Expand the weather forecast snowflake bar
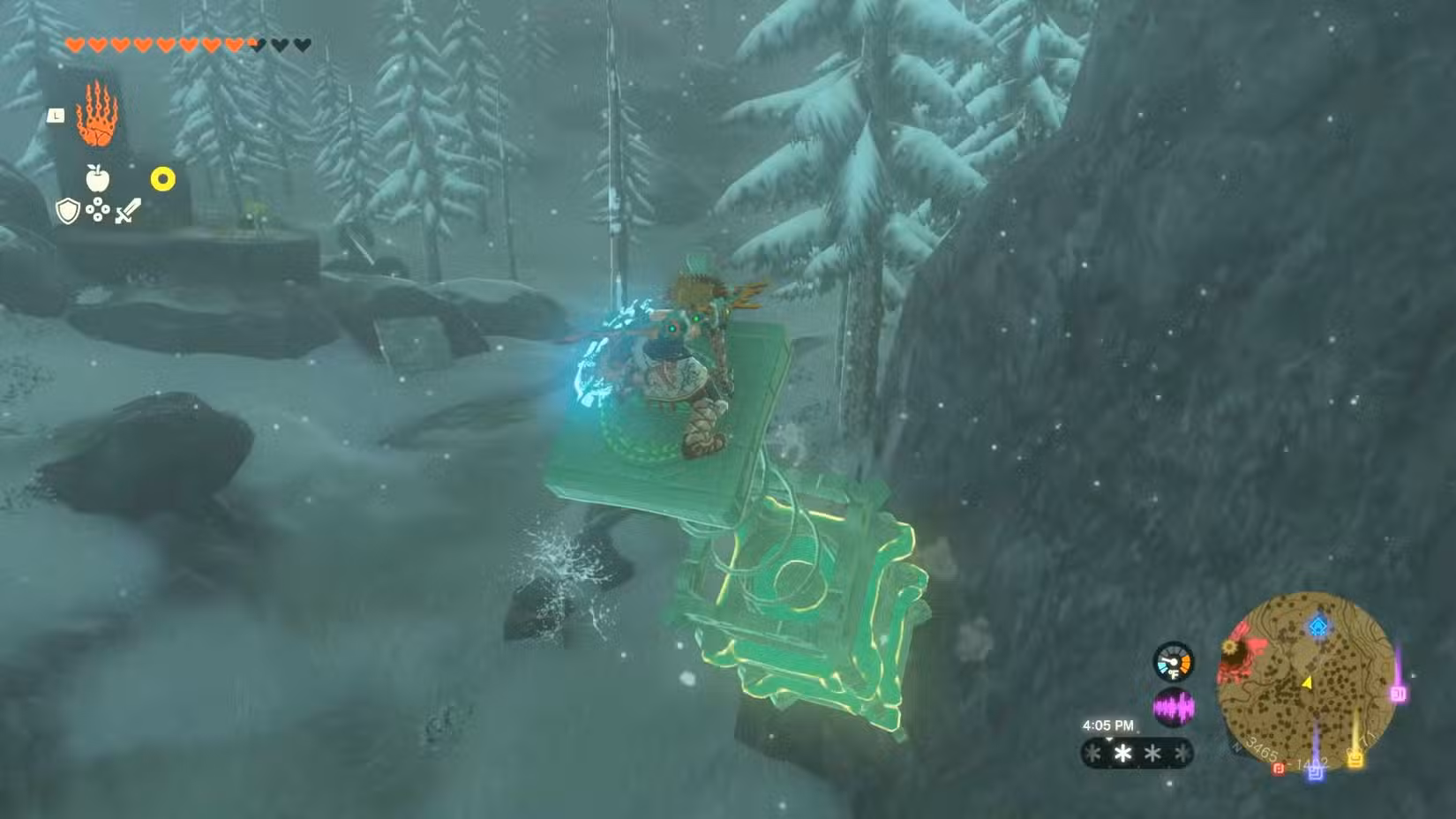Screen dimensions: 1456x819 [1136, 754]
